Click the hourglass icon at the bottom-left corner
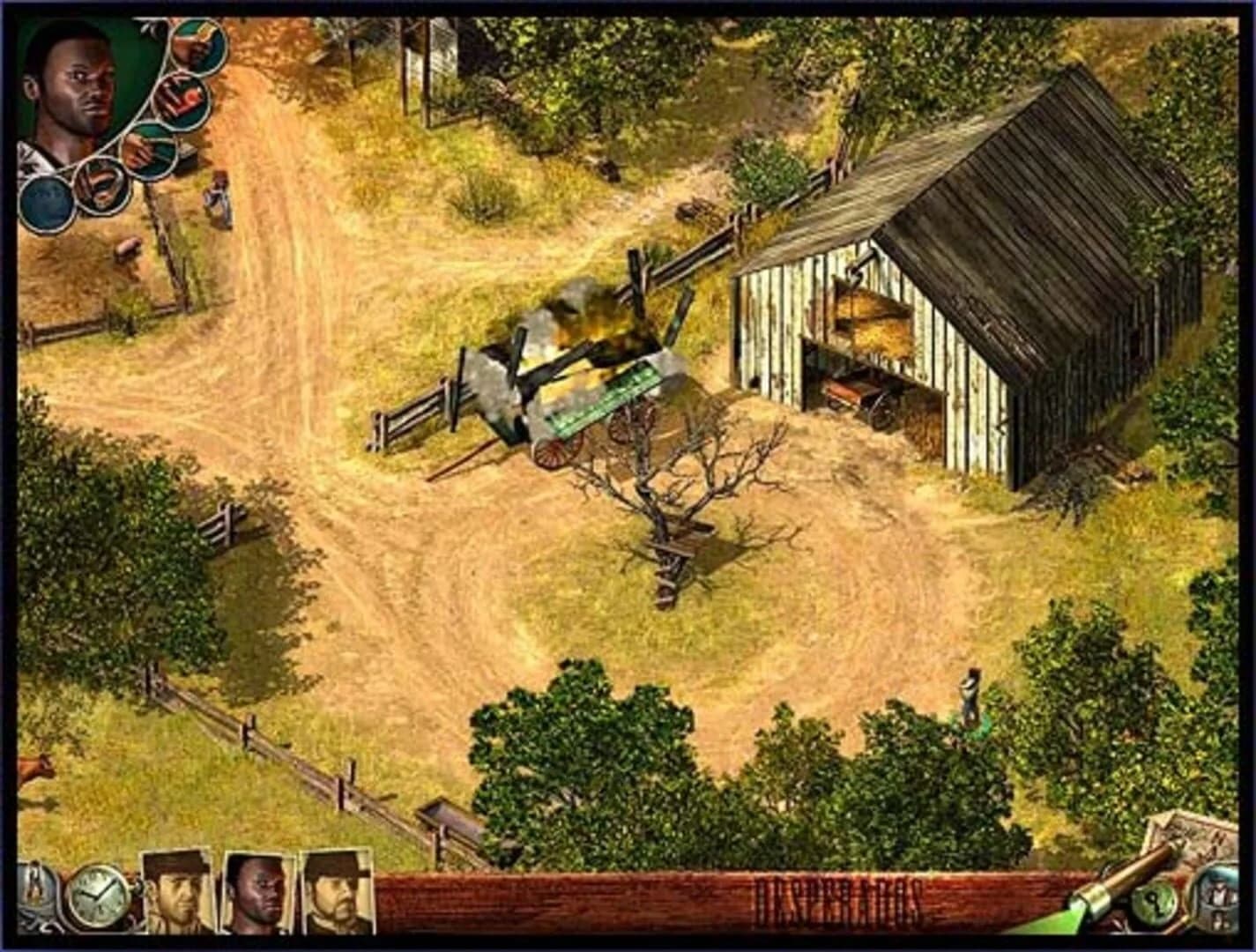This screenshot has width=1256, height=952. pyautogui.click(x=33, y=886)
